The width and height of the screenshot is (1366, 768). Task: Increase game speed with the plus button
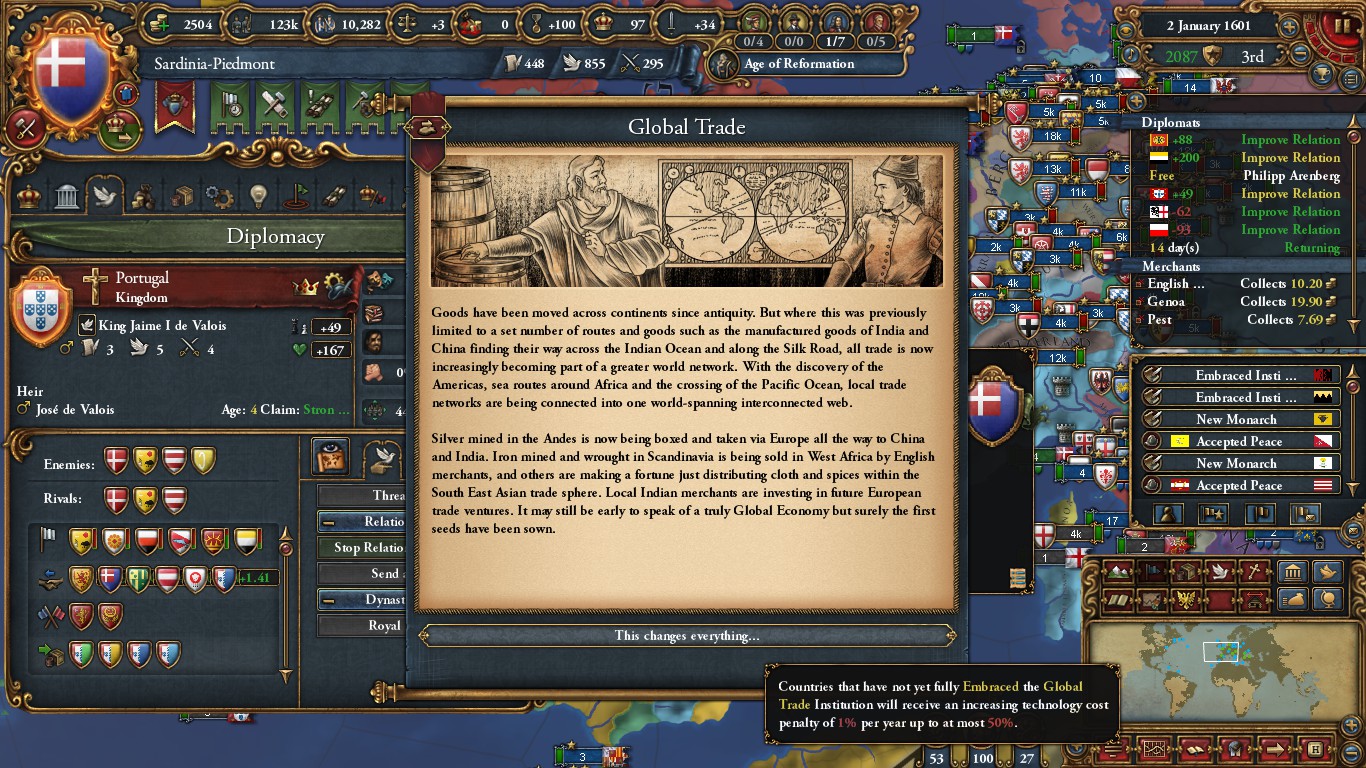[x=1290, y=27]
